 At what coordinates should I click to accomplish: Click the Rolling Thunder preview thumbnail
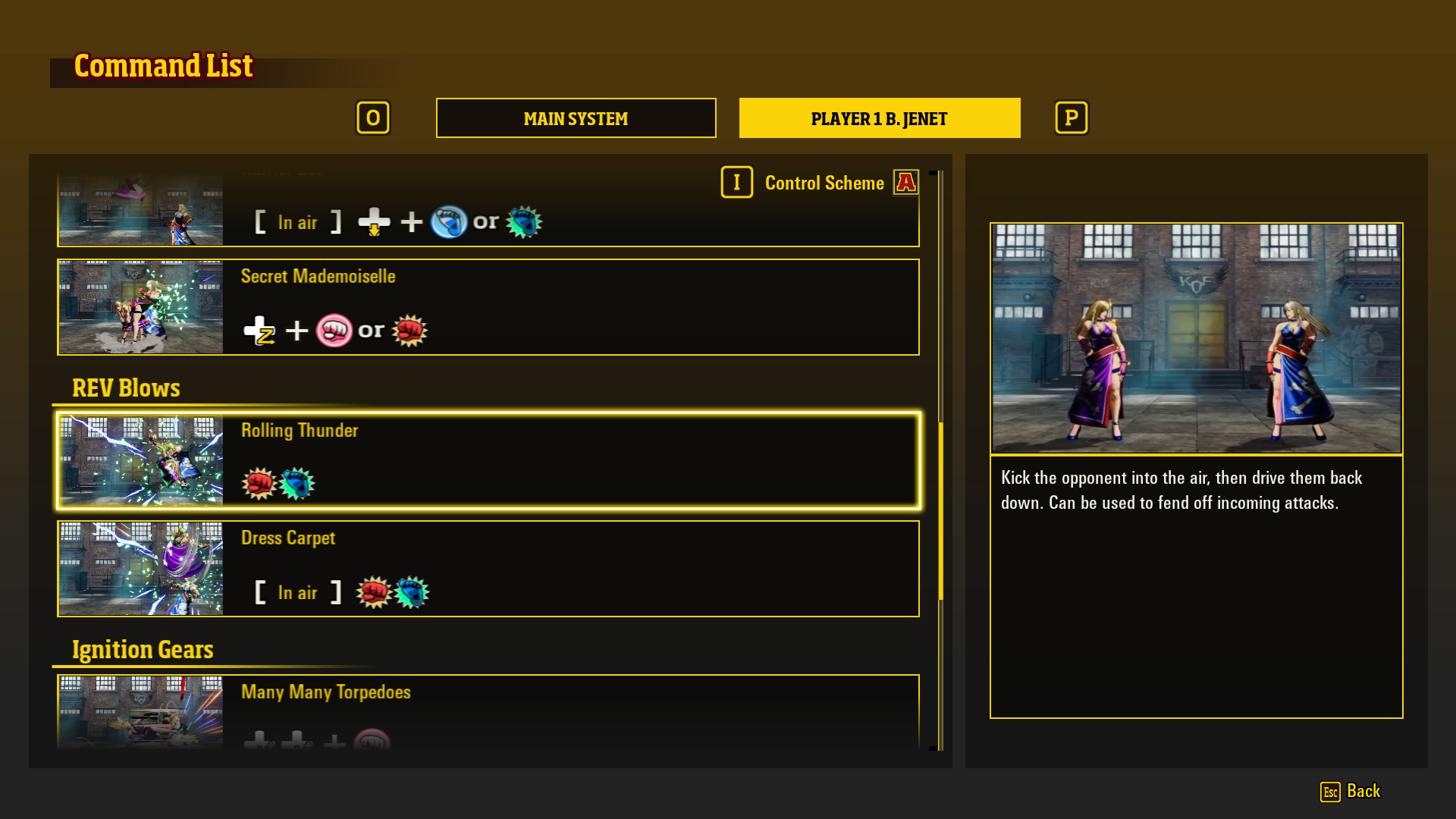140,460
